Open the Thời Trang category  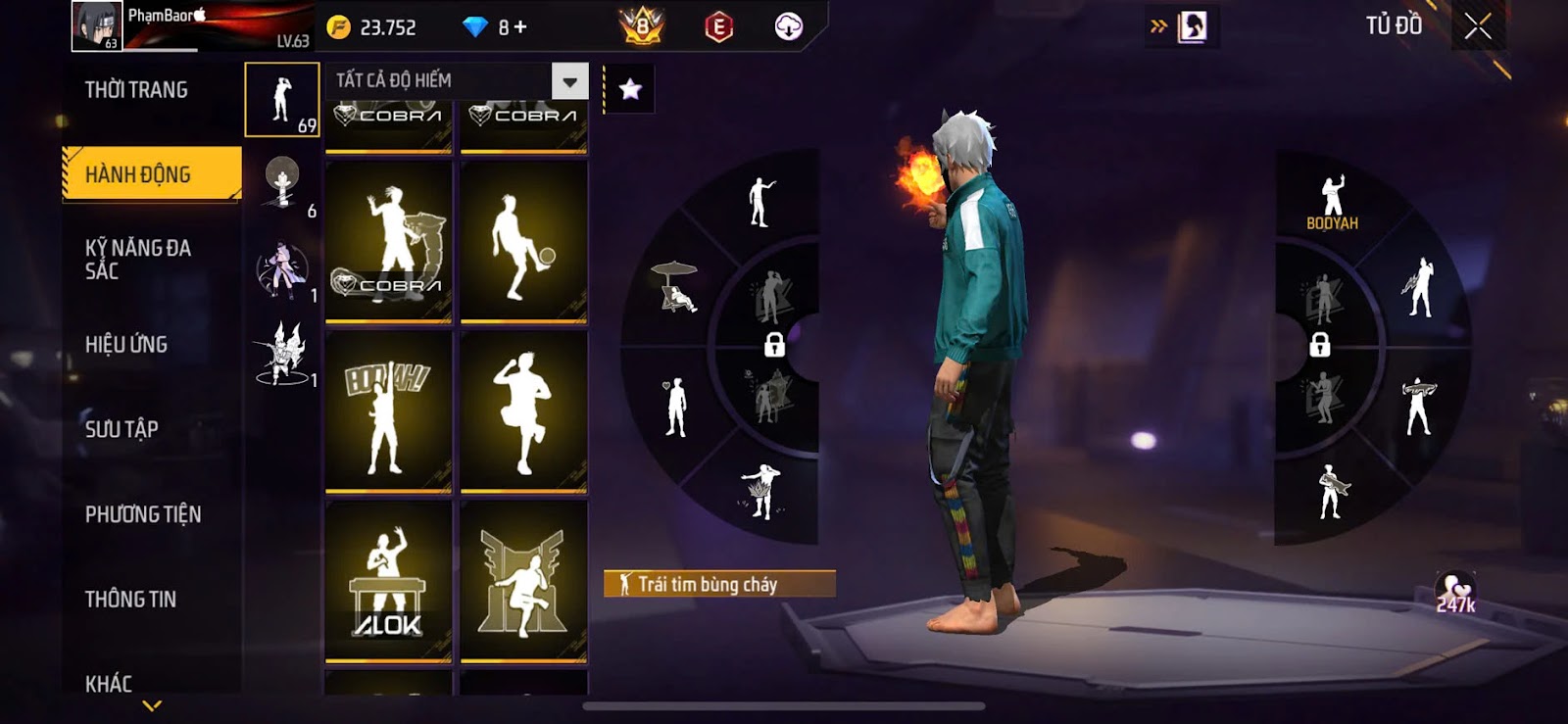point(136,90)
